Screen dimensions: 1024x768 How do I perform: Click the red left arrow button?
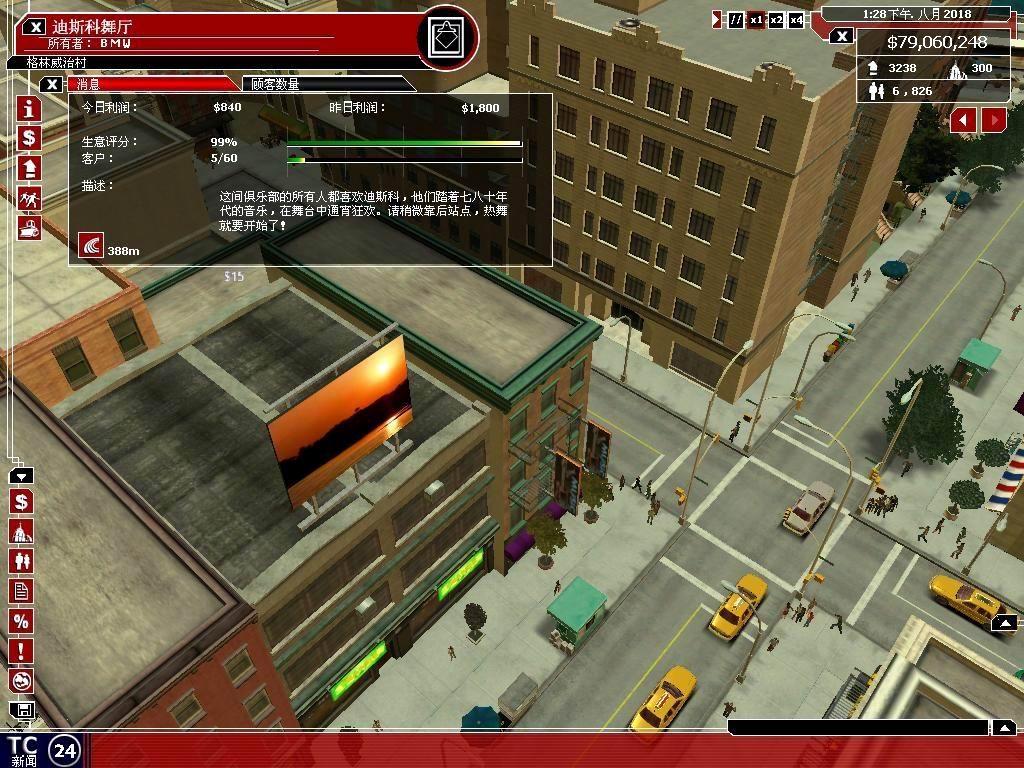[963, 120]
